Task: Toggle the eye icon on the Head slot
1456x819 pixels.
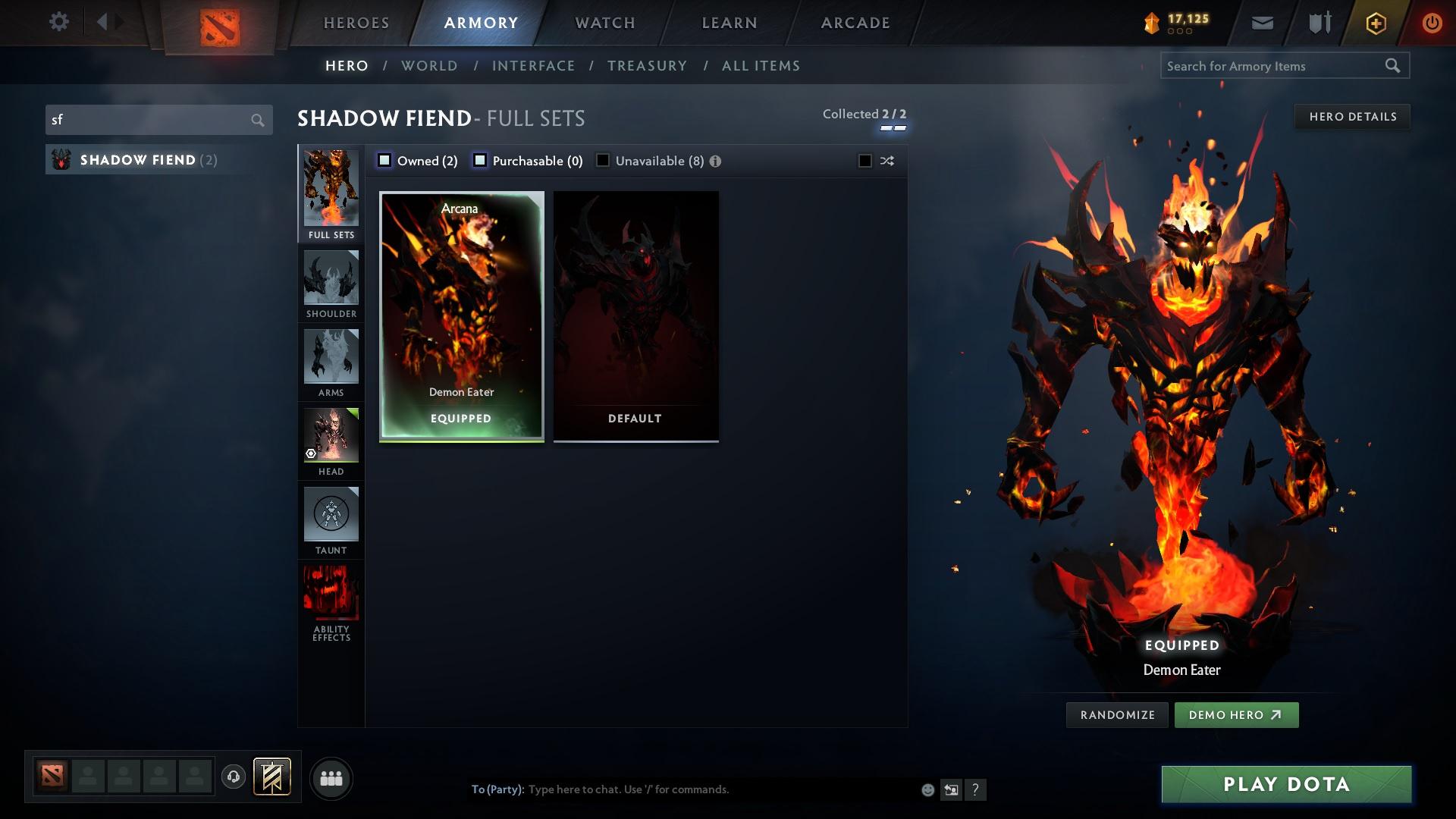Action: pyautogui.click(x=309, y=453)
